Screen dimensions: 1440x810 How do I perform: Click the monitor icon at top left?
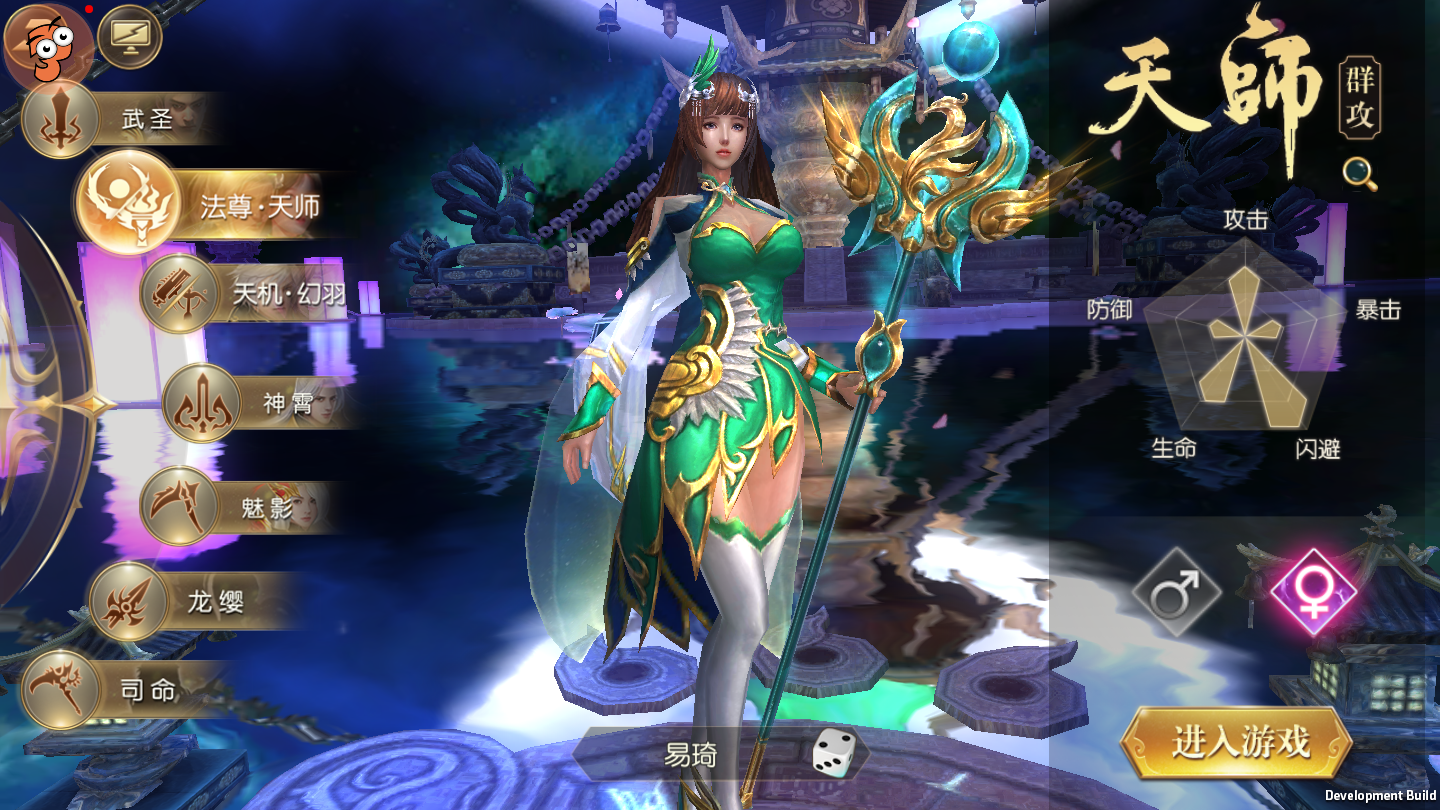tap(130, 37)
